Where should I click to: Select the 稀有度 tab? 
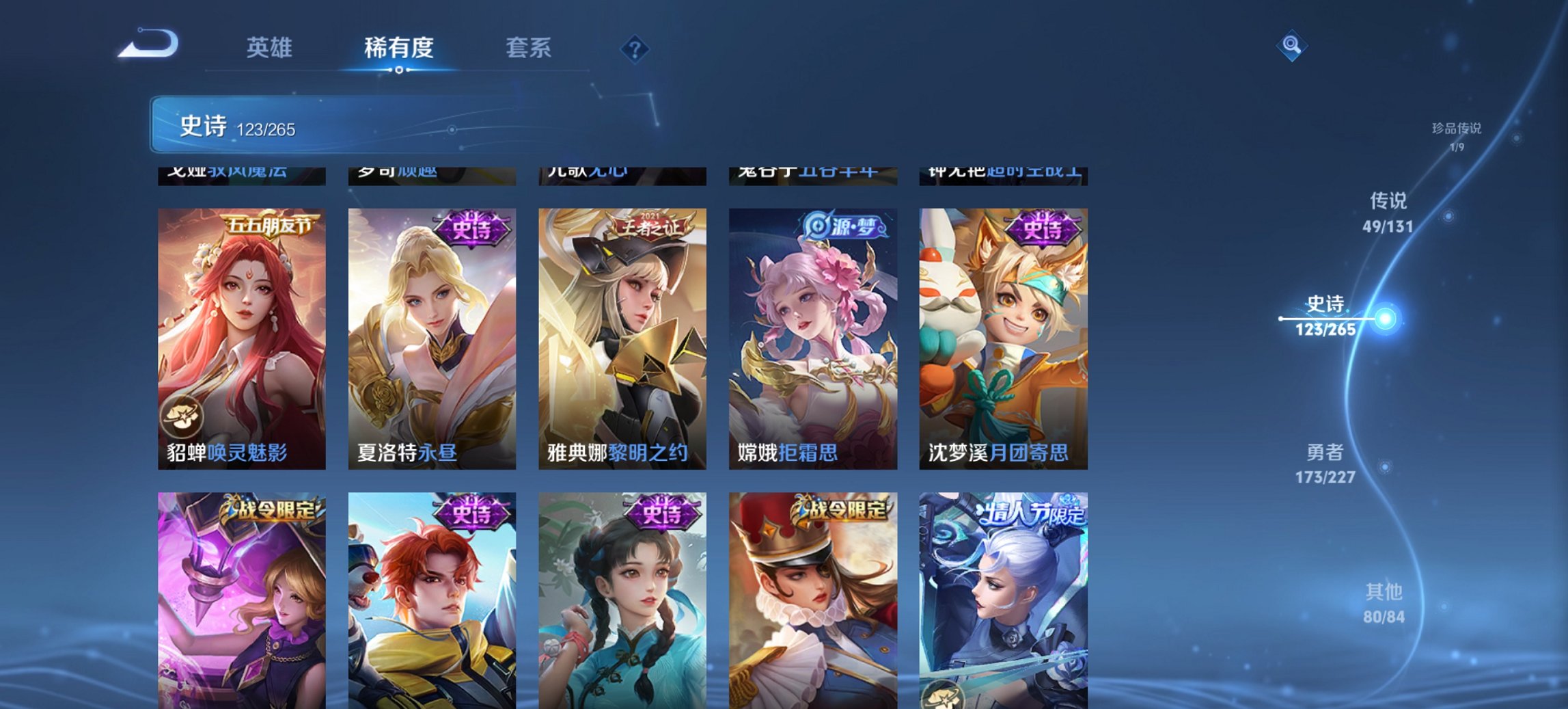[x=400, y=48]
